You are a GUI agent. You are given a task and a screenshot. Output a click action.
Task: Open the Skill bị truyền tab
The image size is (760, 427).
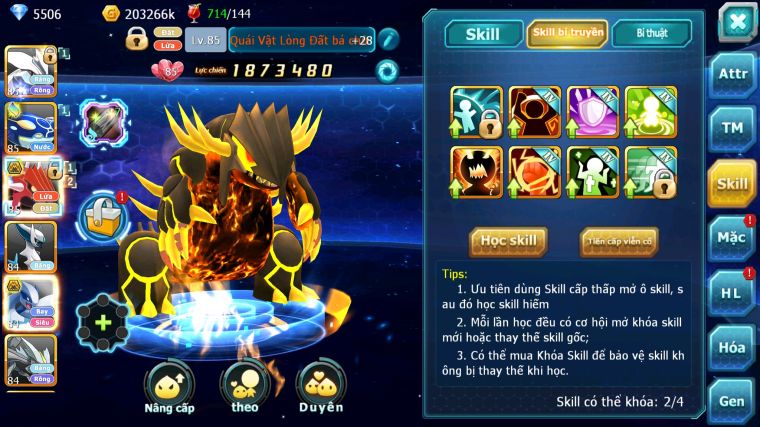[x=567, y=34]
